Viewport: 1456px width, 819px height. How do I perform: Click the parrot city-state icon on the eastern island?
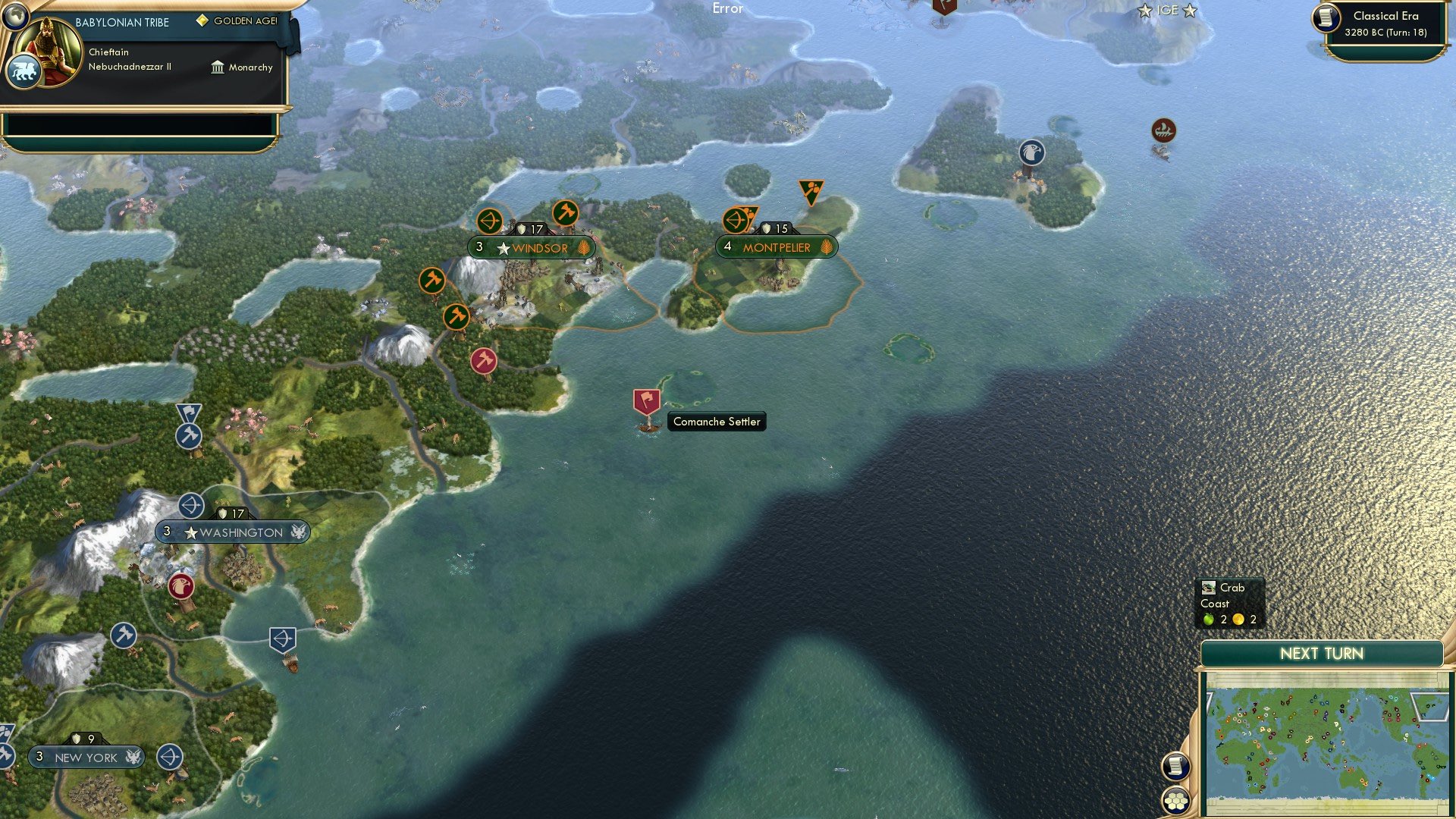[1031, 152]
